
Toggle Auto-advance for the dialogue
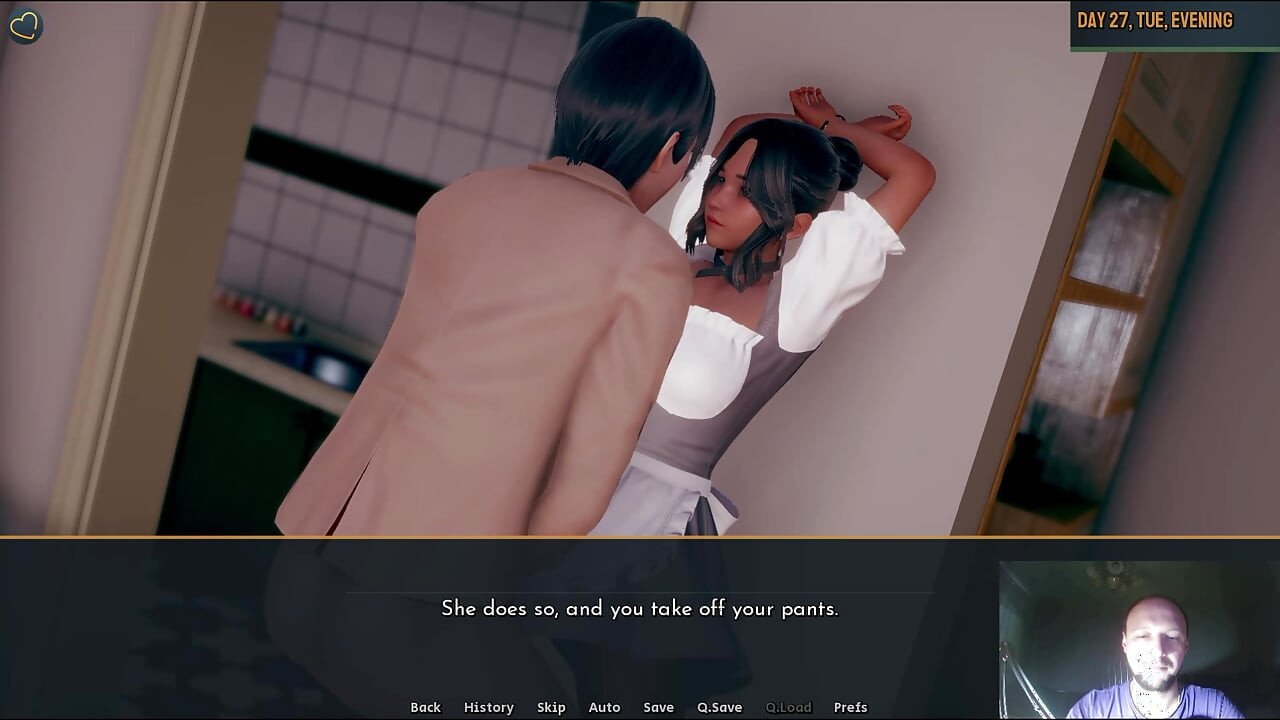point(604,707)
